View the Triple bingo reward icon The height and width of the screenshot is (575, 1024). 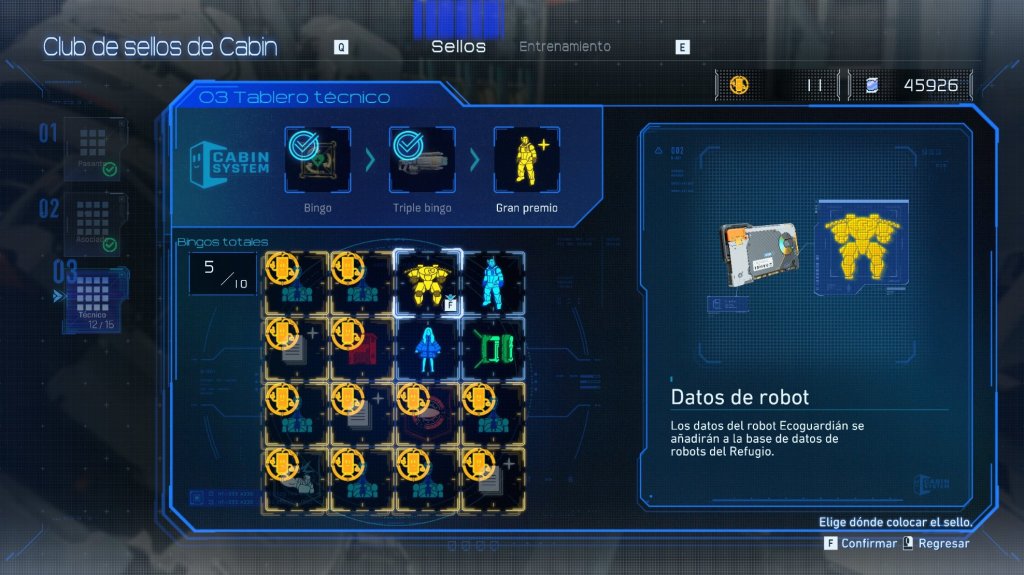point(421,160)
